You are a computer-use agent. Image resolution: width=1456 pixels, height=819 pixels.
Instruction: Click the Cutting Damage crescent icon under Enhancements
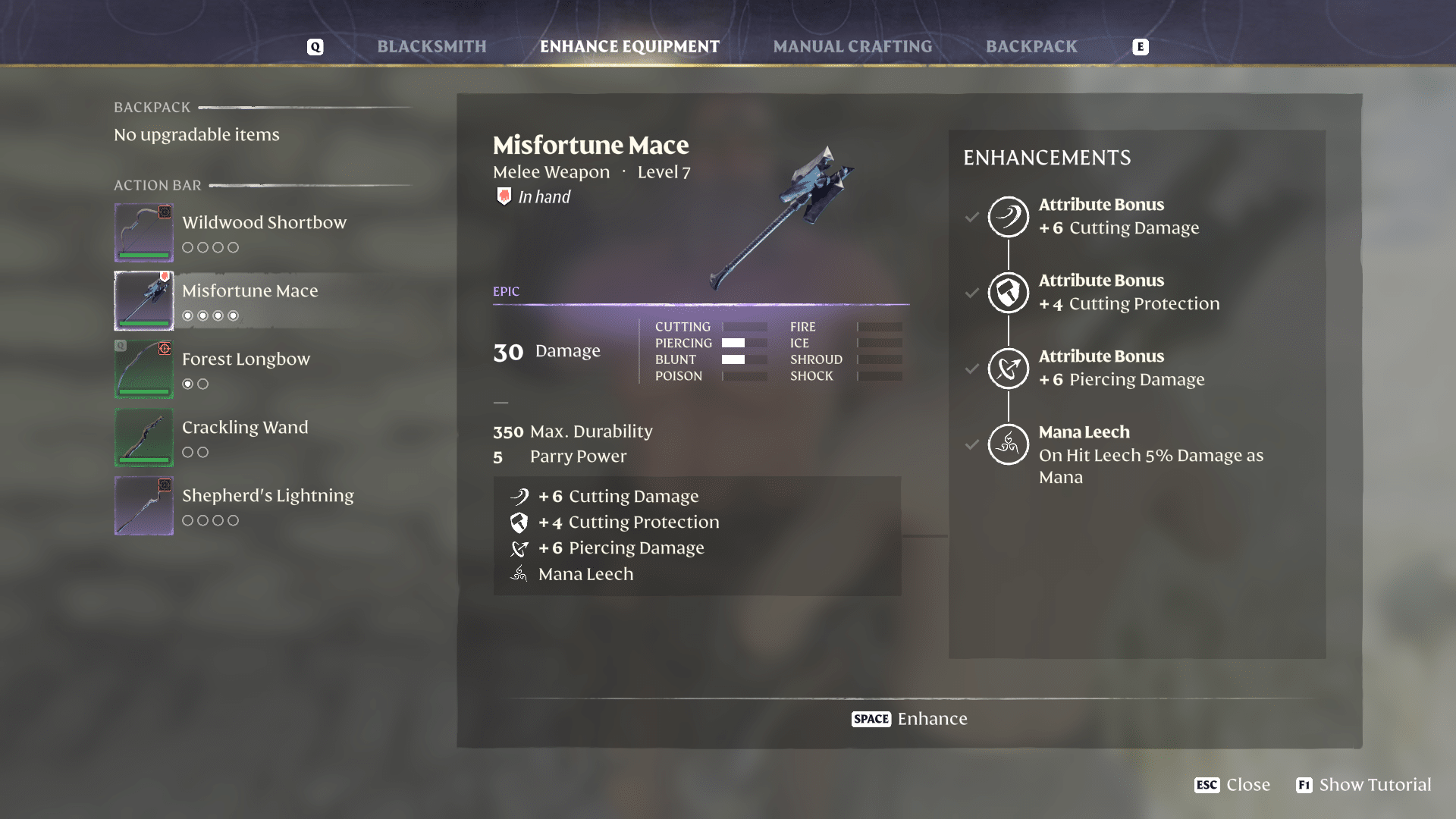pyautogui.click(x=1008, y=217)
